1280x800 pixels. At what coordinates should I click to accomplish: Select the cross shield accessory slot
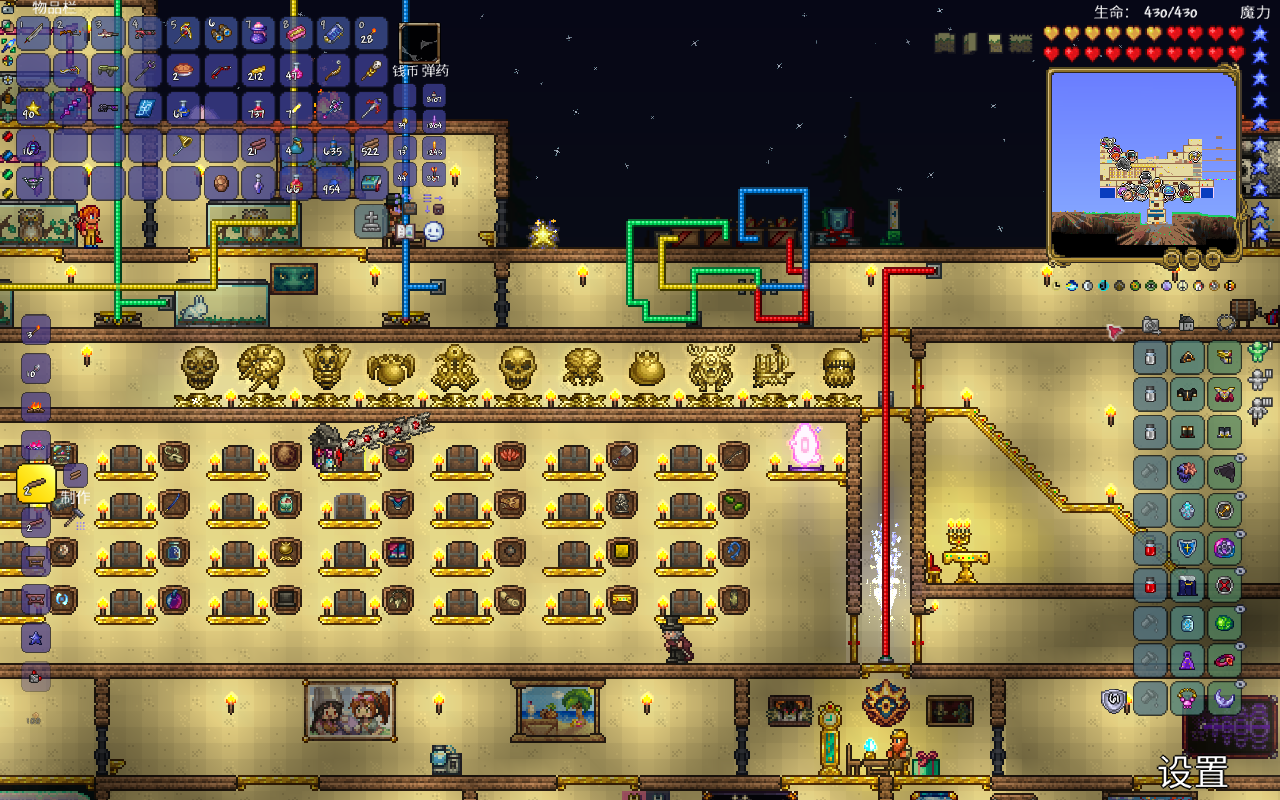pos(1187,547)
